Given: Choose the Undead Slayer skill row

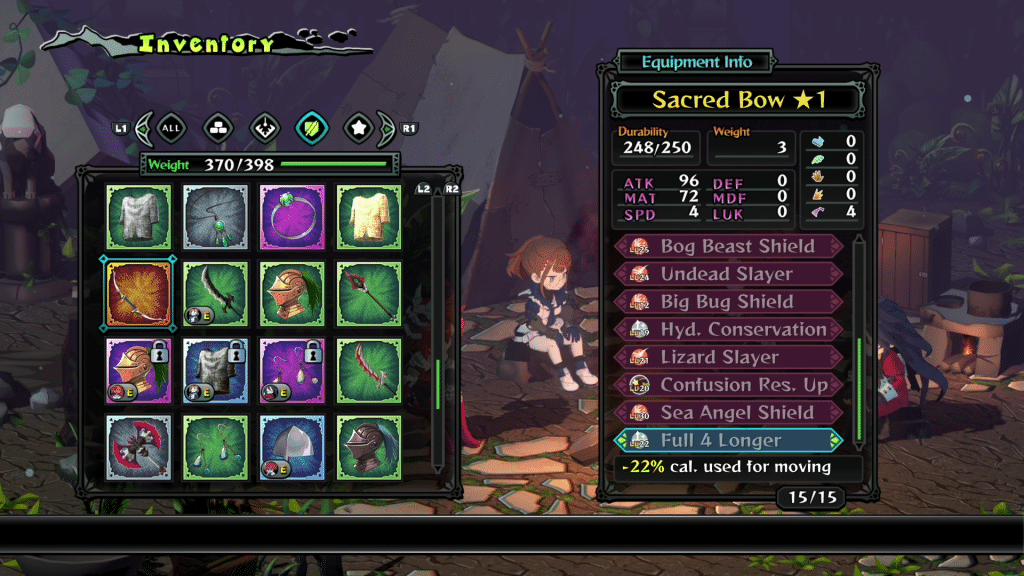Looking at the screenshot, I should click(730, 274).
